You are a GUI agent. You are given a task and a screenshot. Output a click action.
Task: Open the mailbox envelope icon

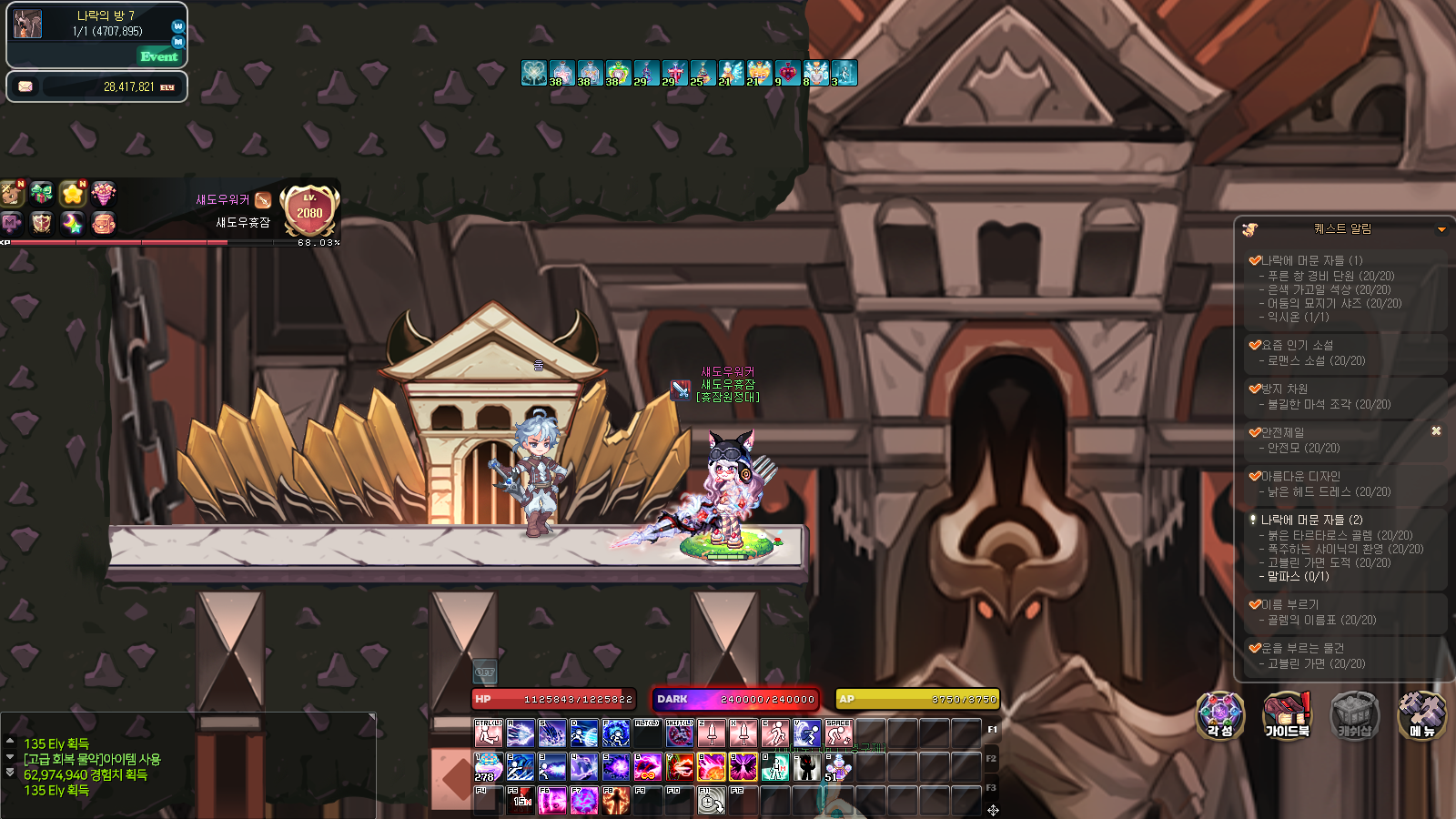[25, 86]
